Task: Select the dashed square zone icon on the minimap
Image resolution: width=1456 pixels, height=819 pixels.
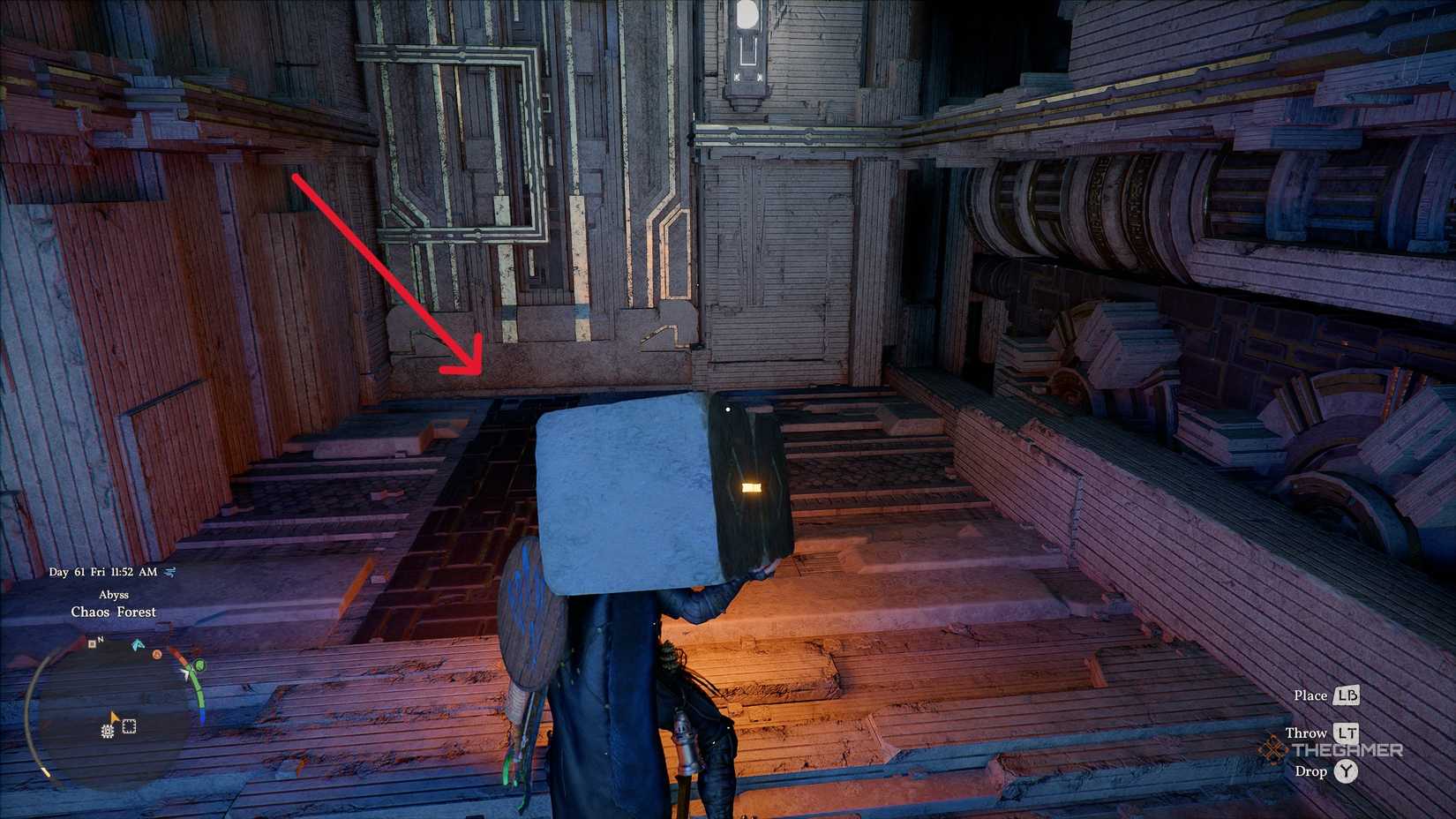Action: coord(128,727)
